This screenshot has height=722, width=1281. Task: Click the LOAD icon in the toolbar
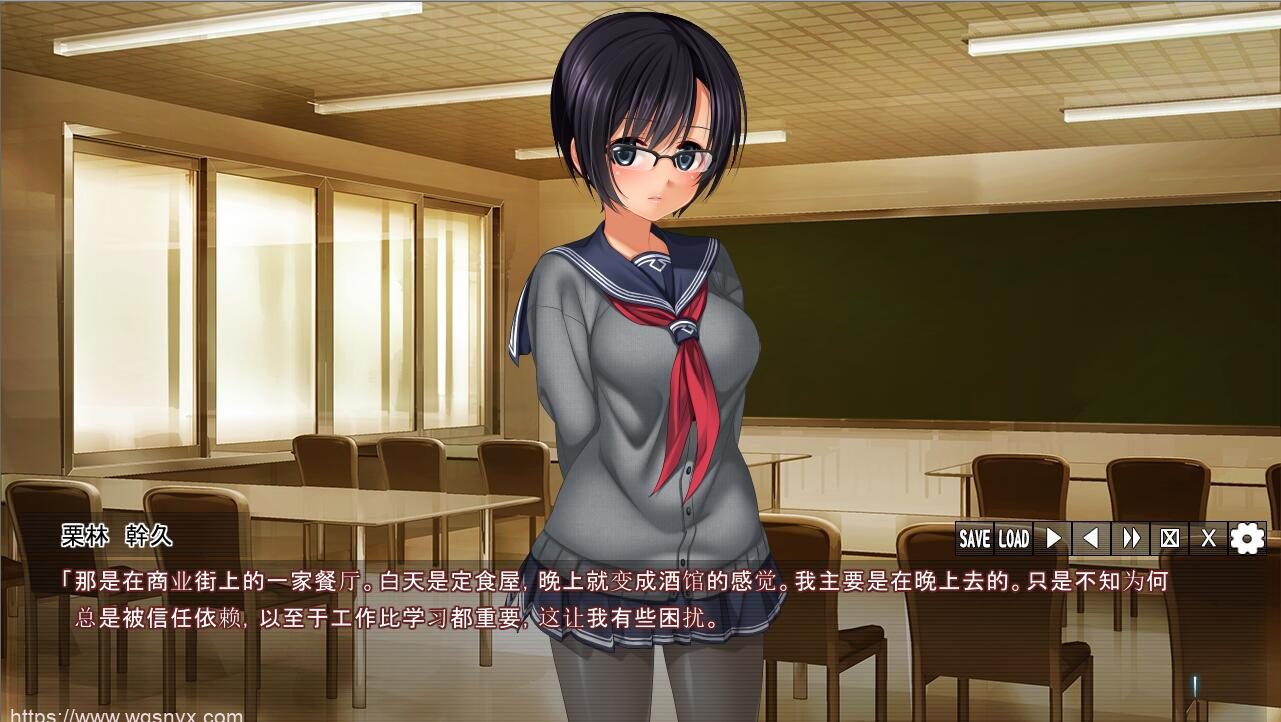point(1014,538)
